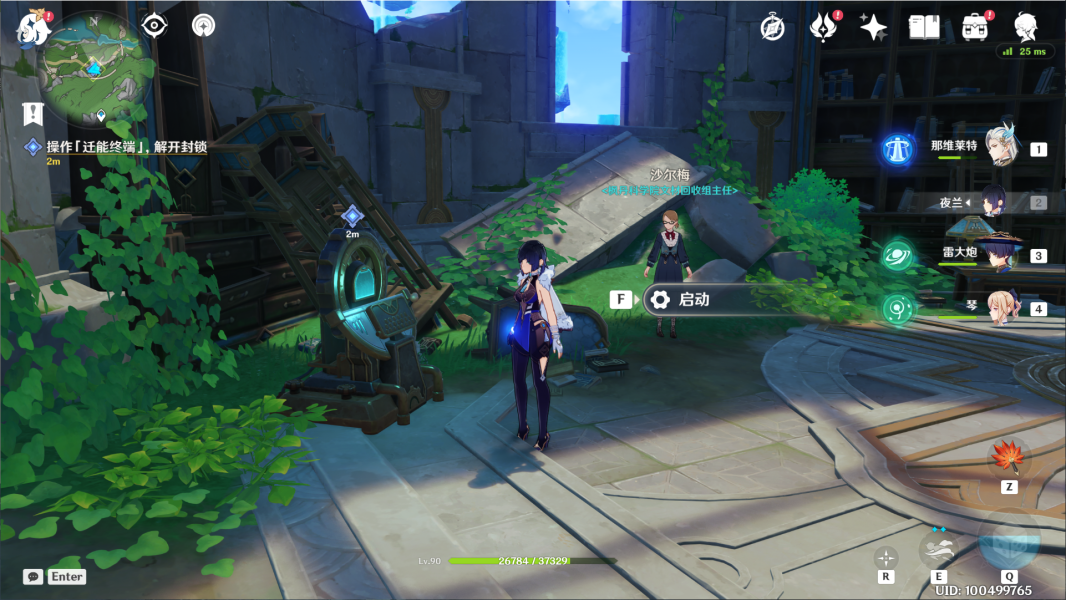1066x600 pixels.
Task: Click the round dial icon right of the eye icon
Action: (x=204, y=25)
